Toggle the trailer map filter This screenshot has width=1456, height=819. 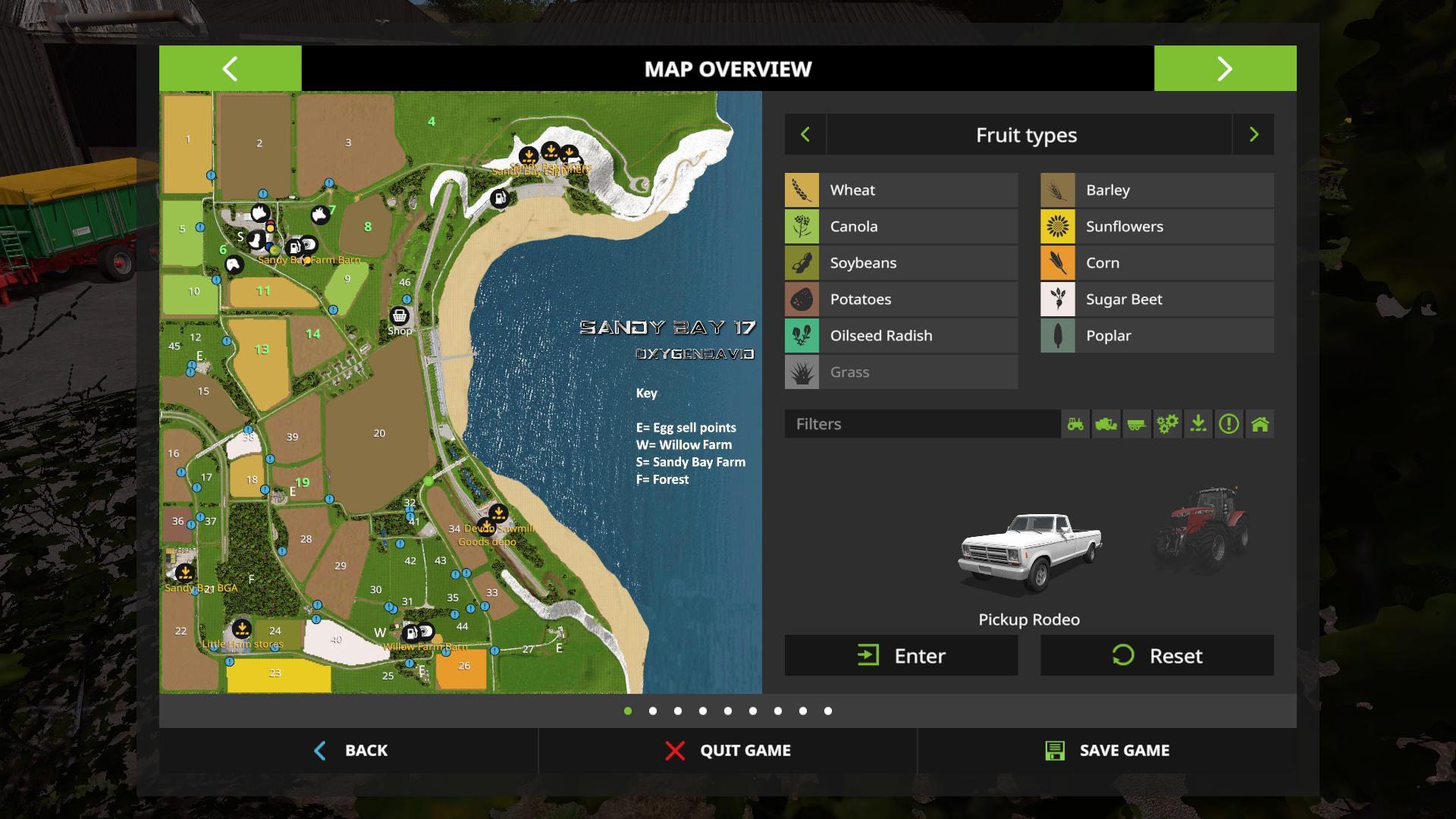click(1136, 424)
